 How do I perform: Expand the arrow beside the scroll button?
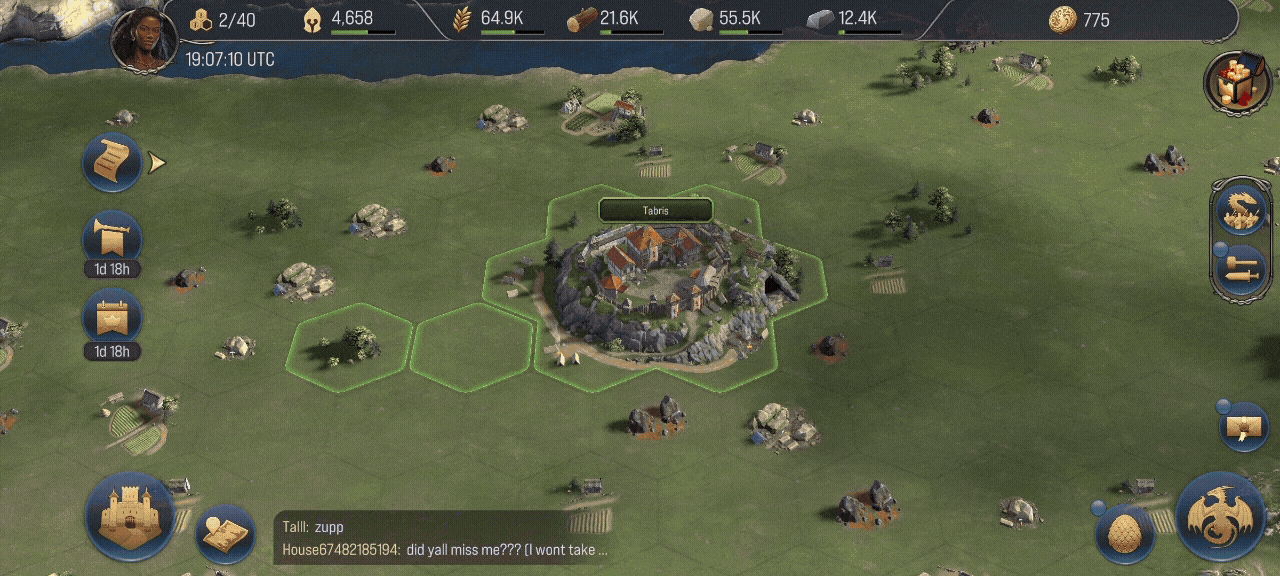156,163
